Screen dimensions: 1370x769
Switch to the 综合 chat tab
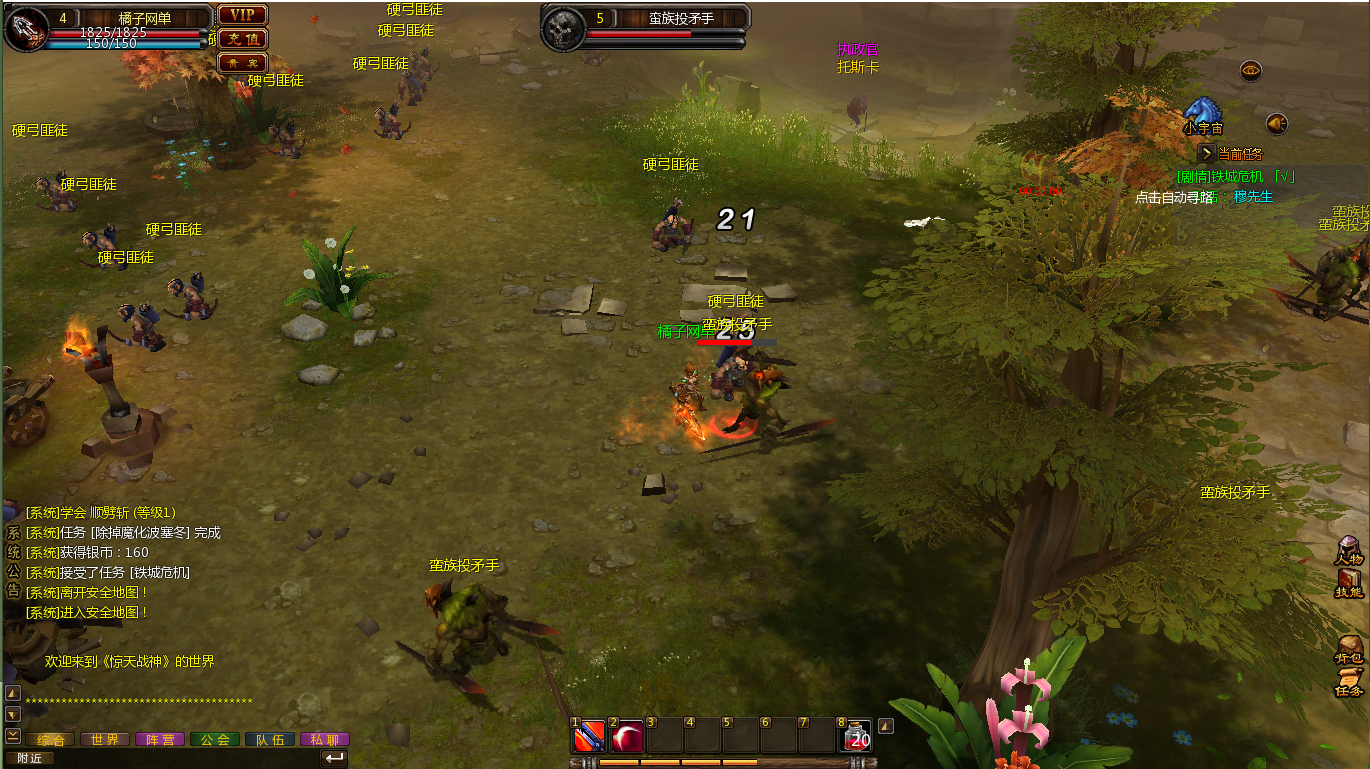[x=50, y=740]
